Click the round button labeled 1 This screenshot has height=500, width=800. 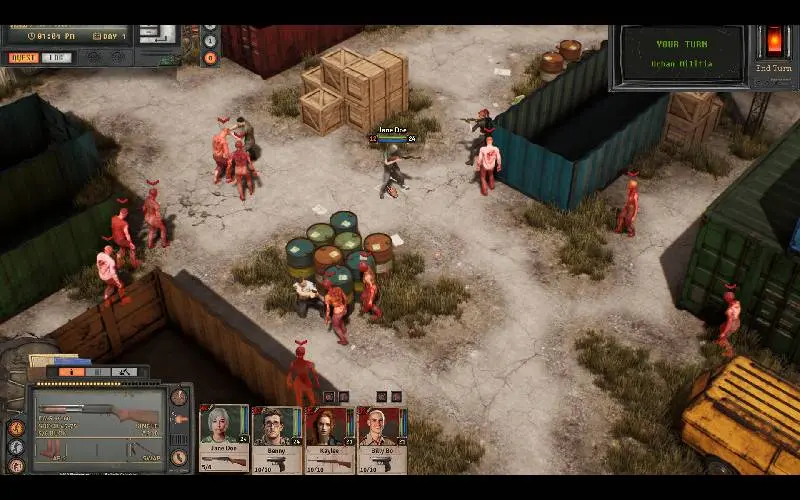pos(210,40)
